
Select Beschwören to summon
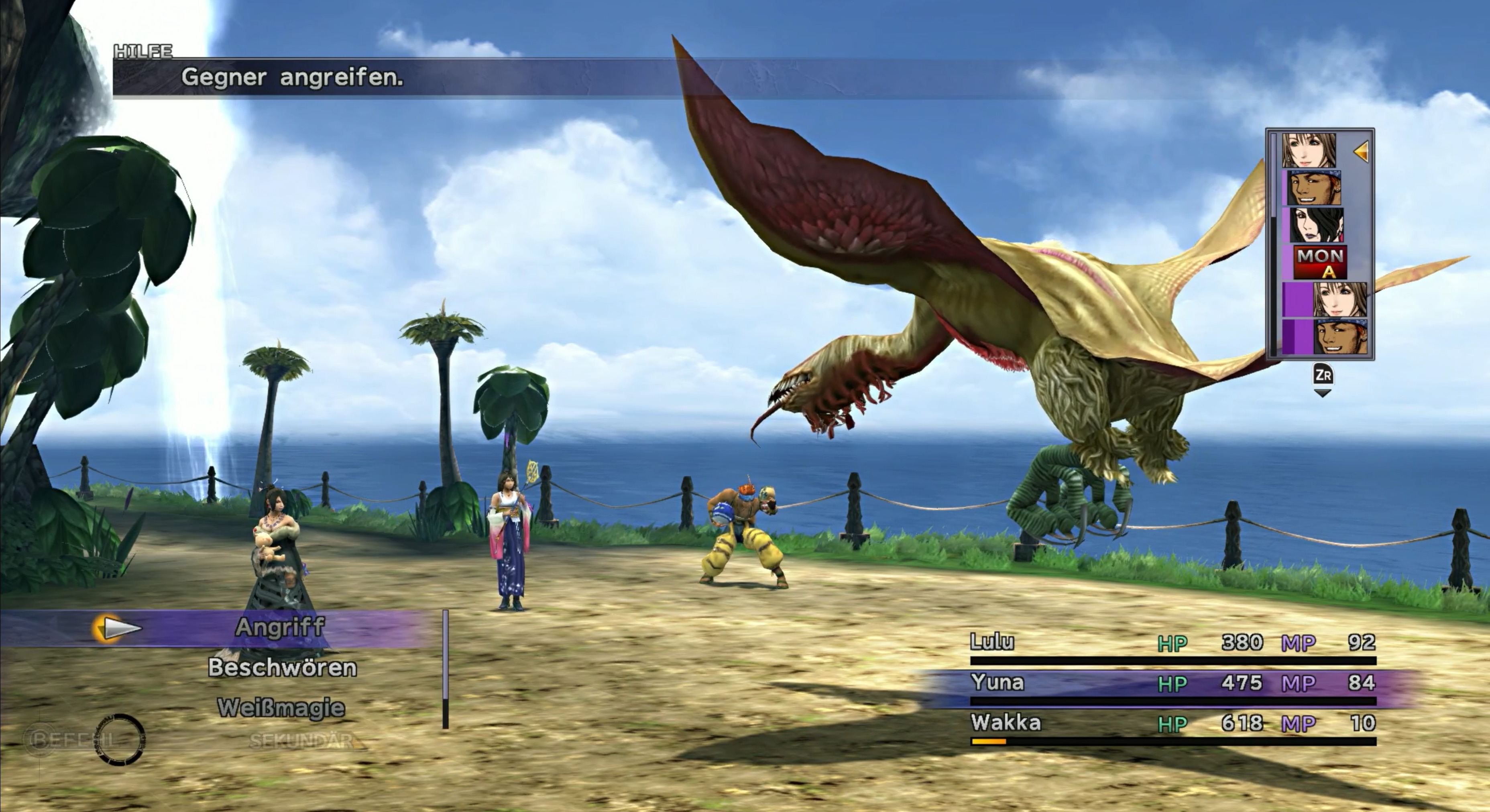pos(282,668)
